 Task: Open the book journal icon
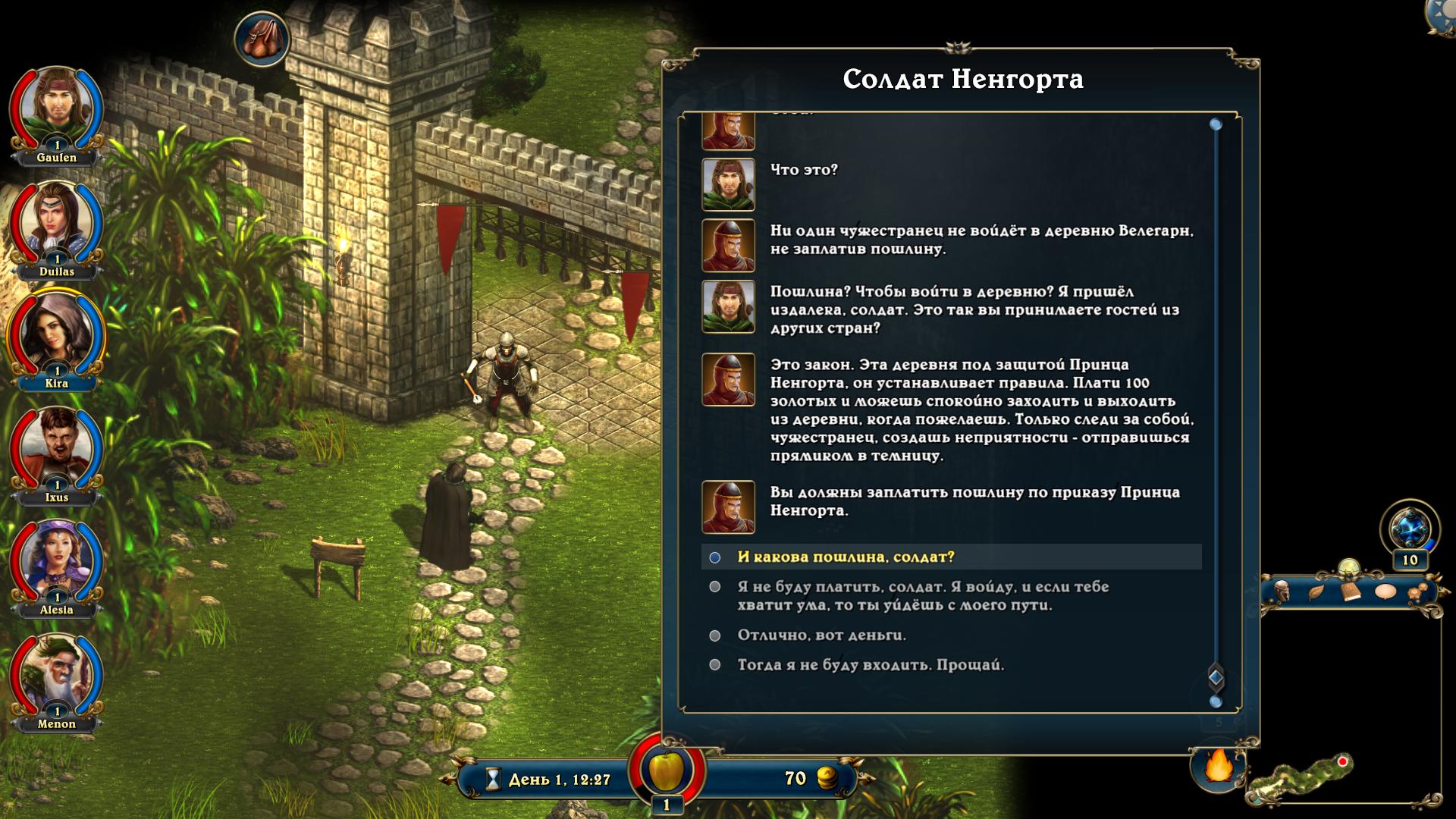[1351, 592]
